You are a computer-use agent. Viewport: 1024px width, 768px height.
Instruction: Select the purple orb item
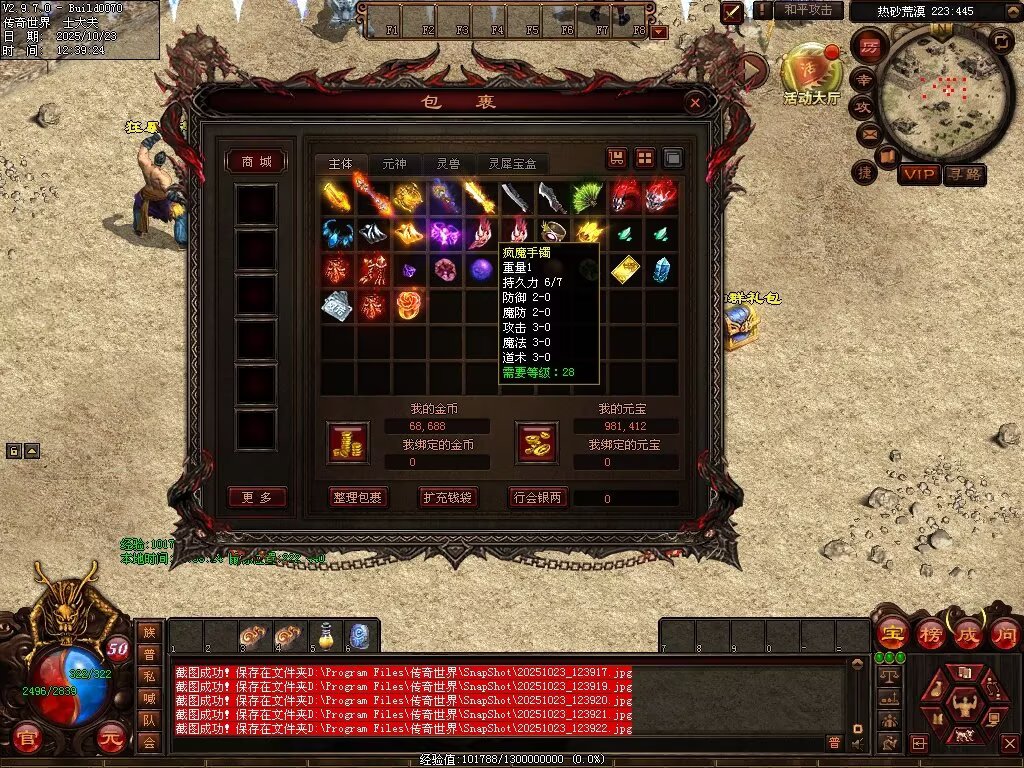(x=481, y=269)
